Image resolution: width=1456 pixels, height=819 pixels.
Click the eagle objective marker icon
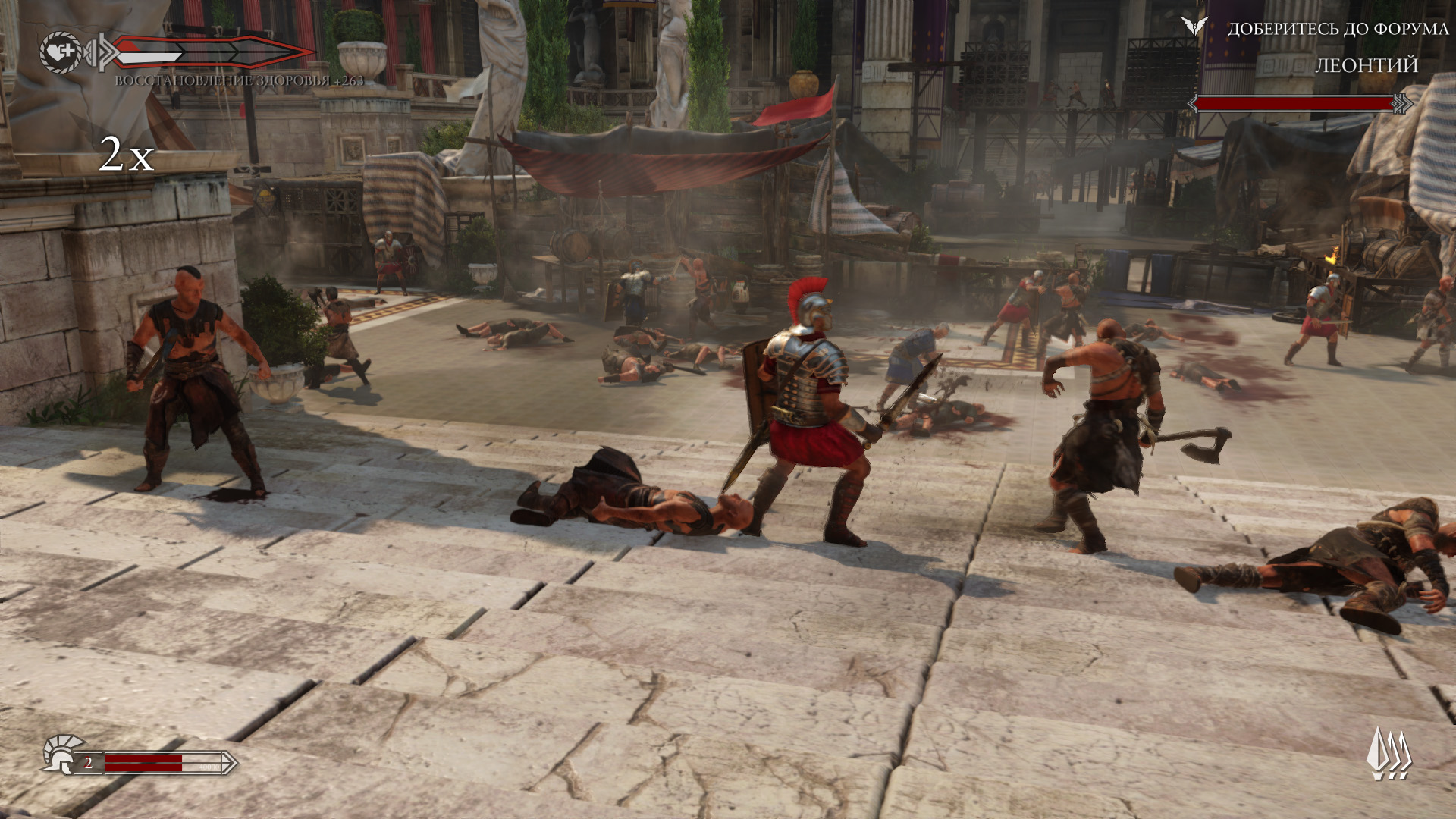1194,27
